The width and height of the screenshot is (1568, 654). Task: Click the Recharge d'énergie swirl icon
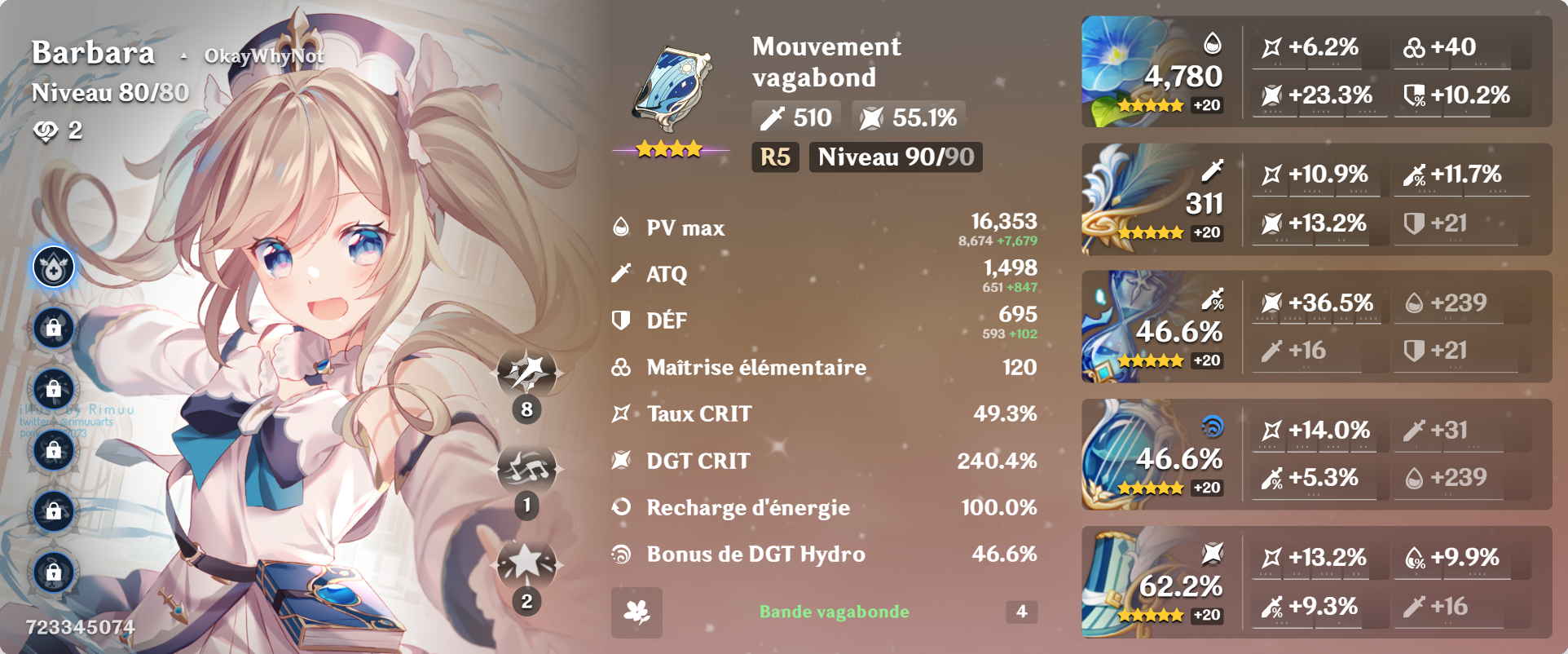tap(623, 507)
